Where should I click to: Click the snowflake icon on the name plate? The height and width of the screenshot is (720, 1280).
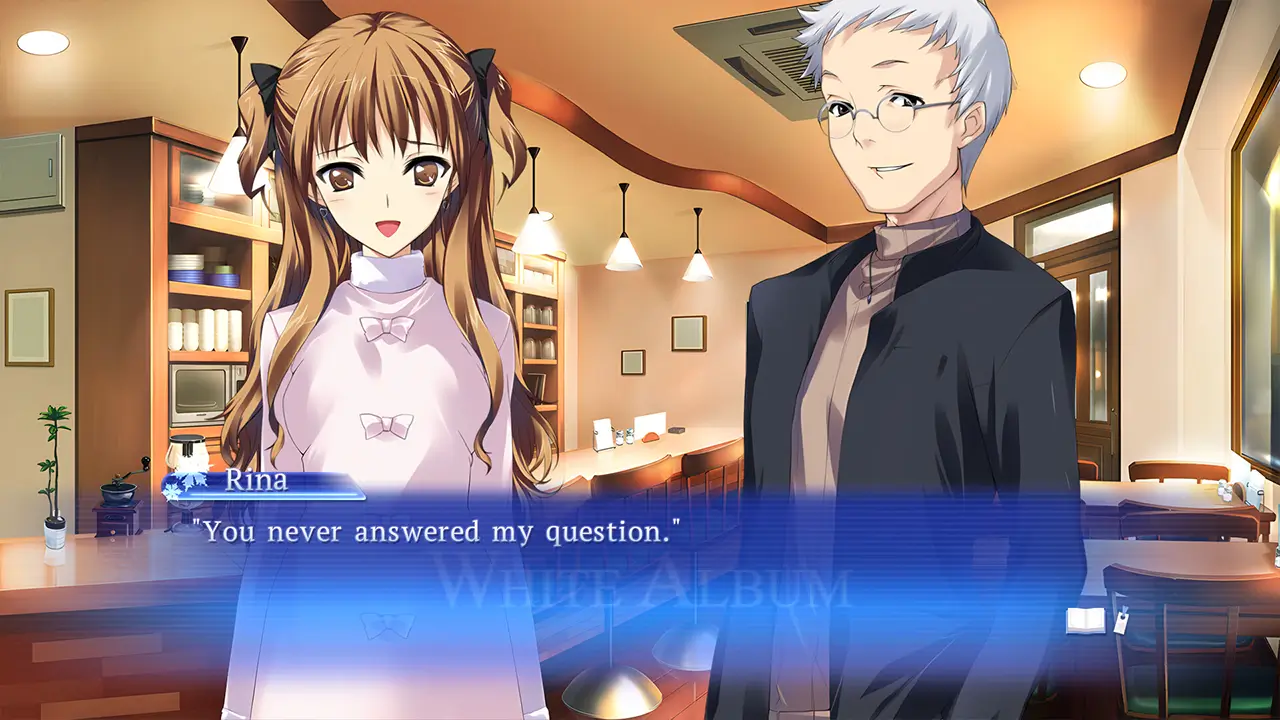tap(180, 482)
